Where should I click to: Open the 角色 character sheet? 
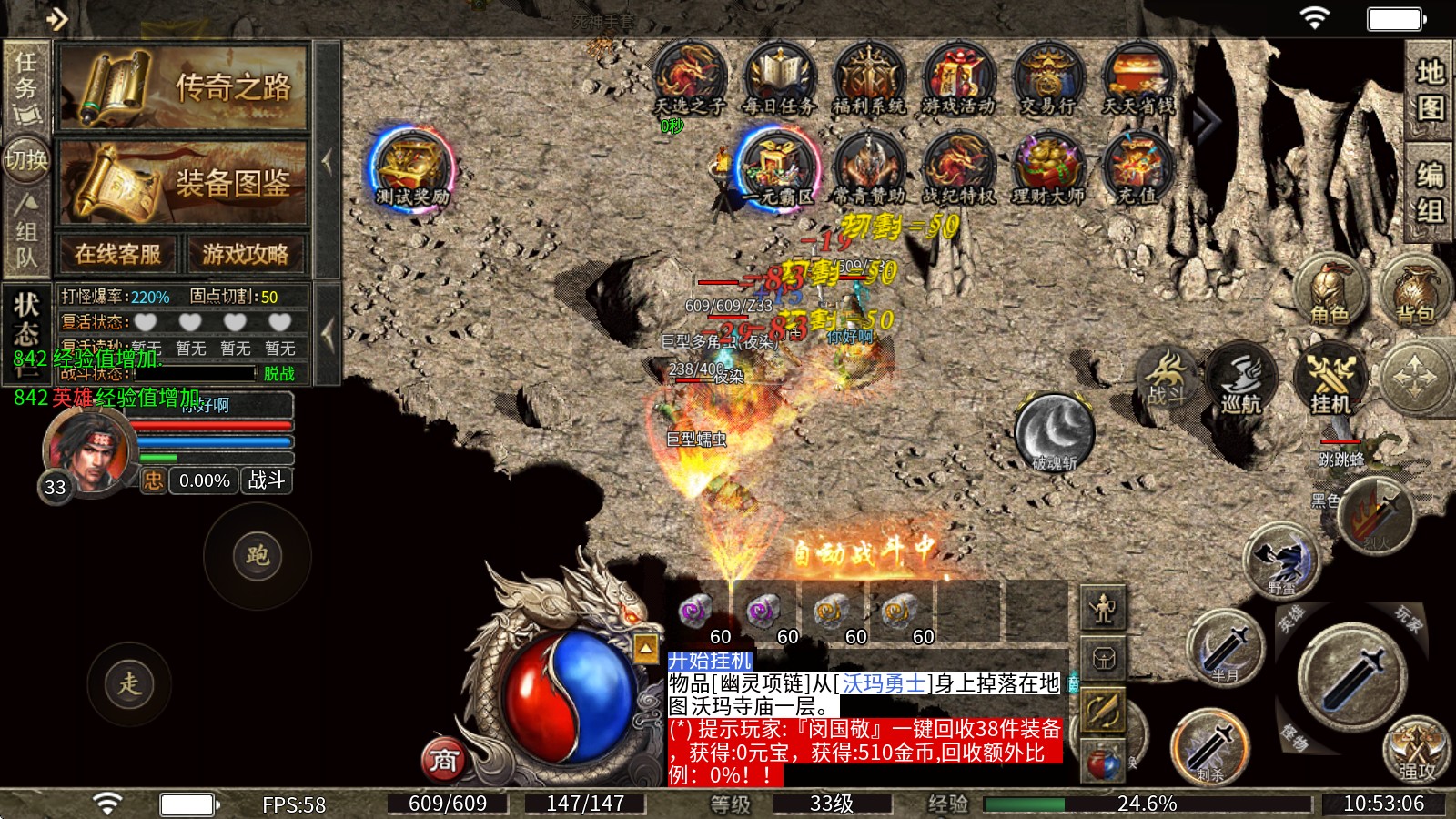tap(1330, 290)
